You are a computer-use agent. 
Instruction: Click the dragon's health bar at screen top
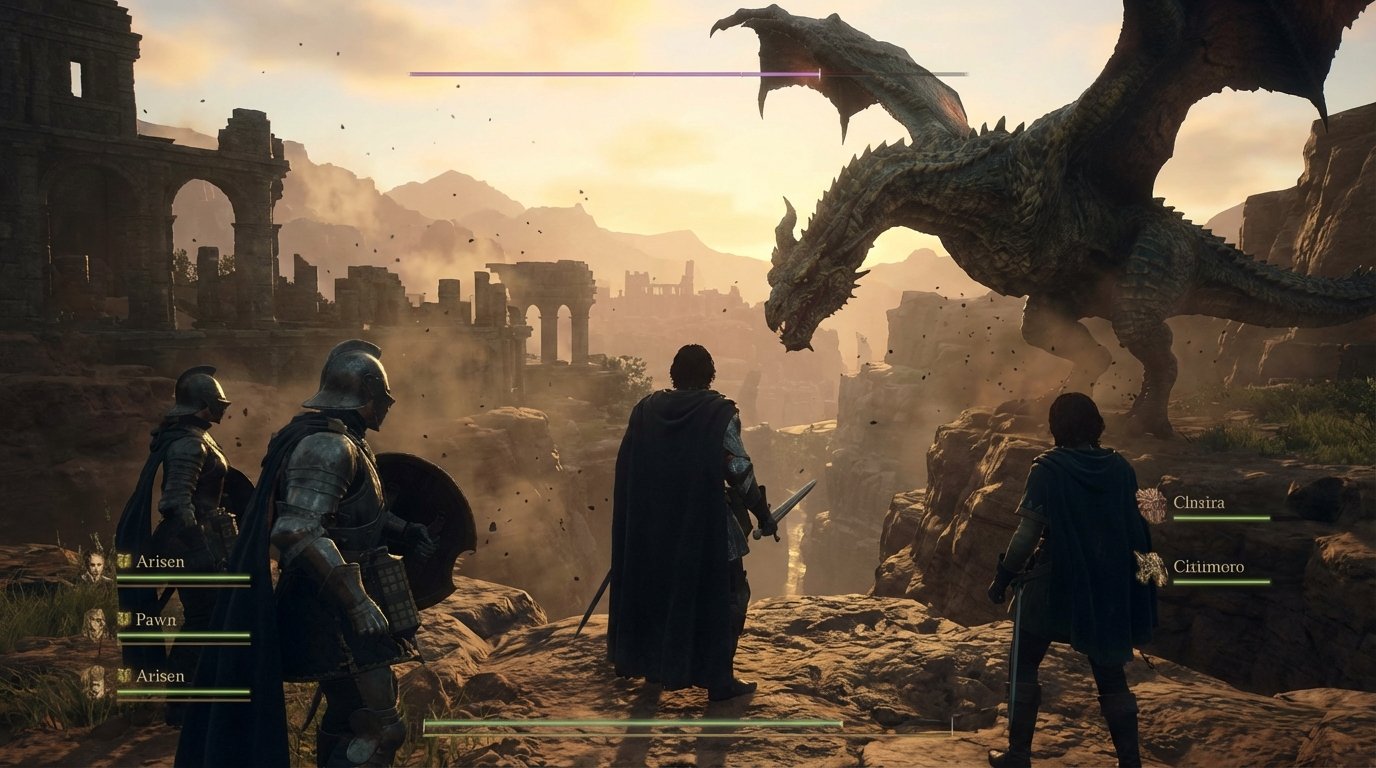click(687, 72)
